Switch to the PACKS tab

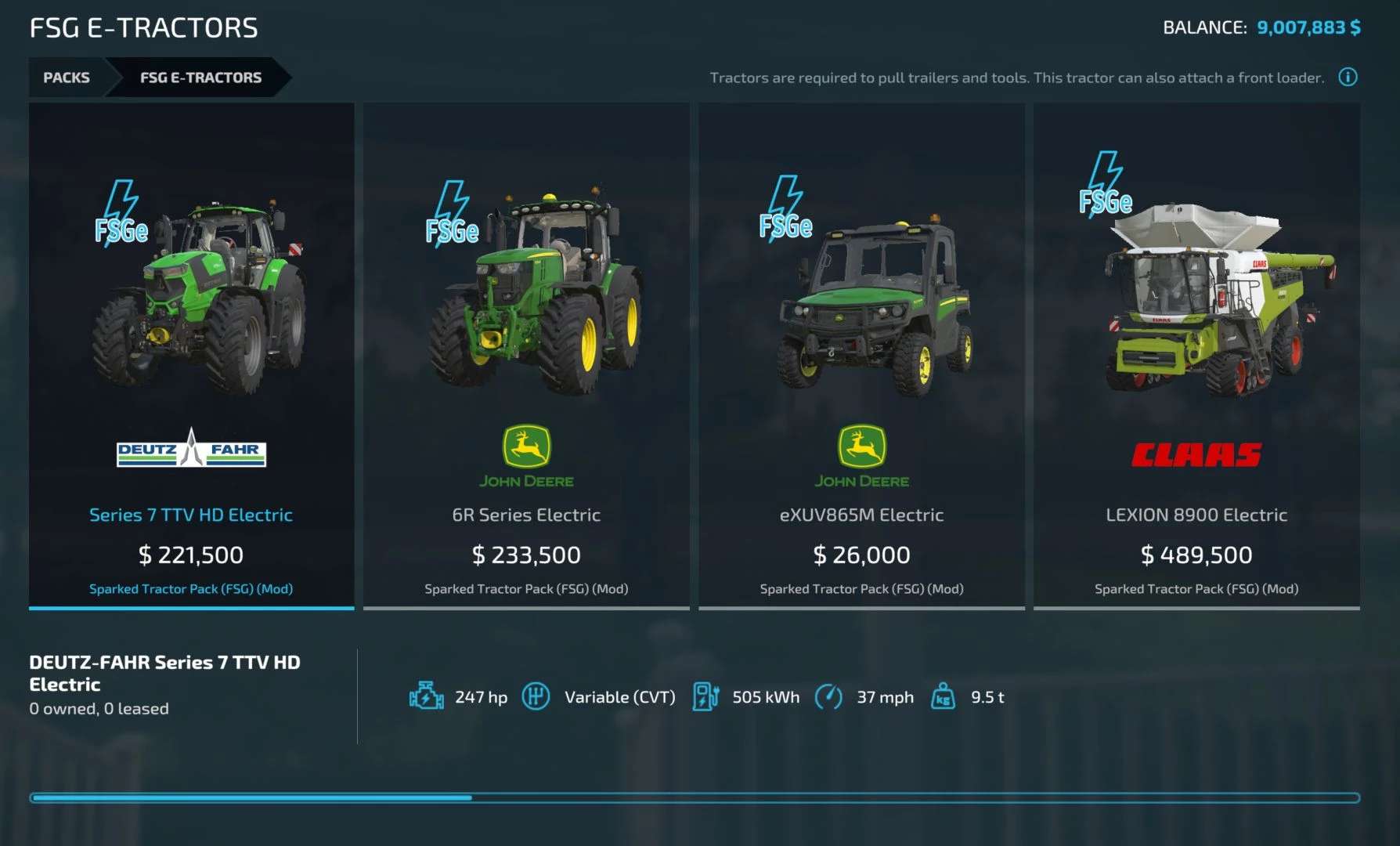tap(67, 78)
